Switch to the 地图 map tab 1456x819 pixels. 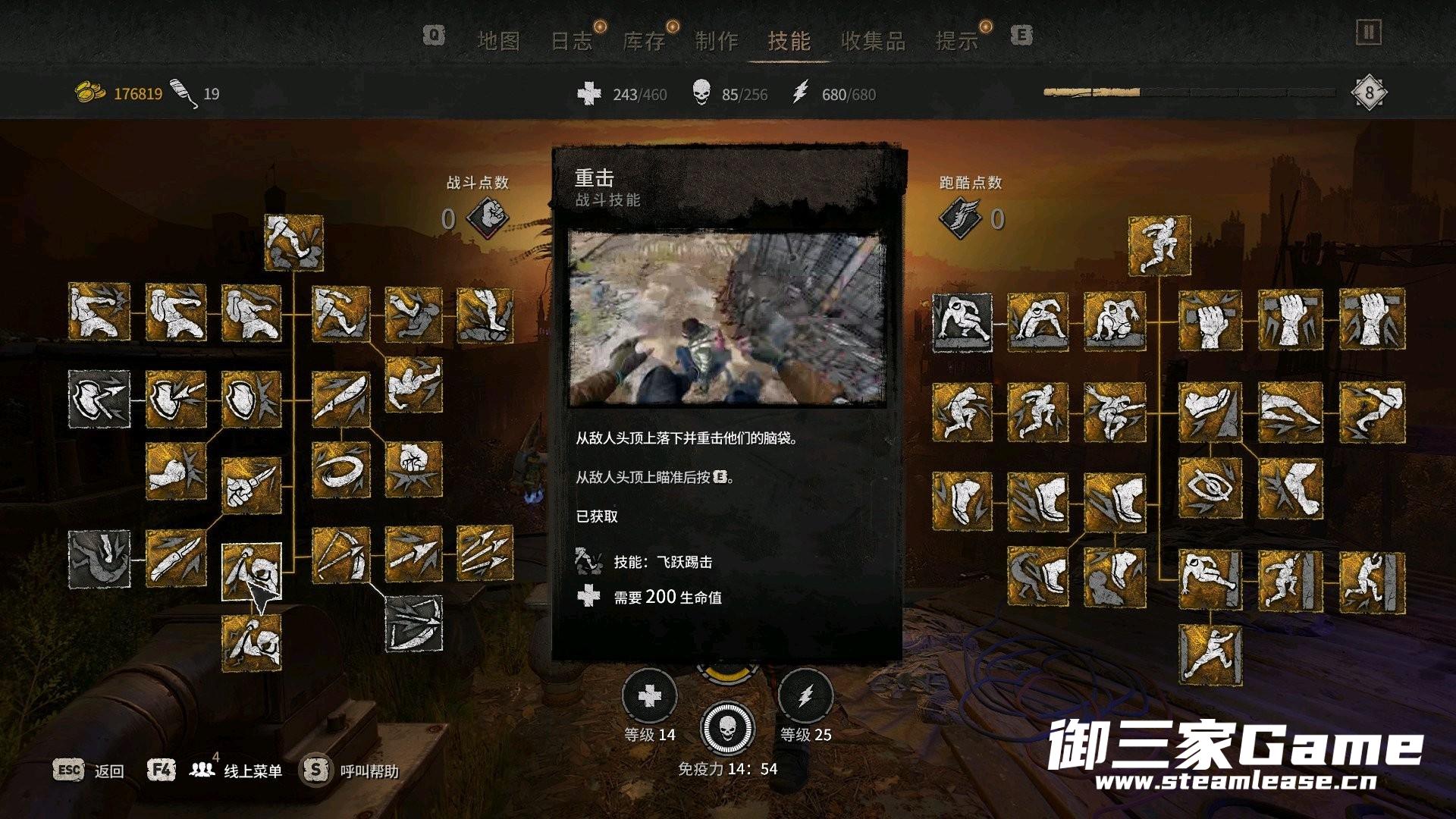(x=498, y=41)
